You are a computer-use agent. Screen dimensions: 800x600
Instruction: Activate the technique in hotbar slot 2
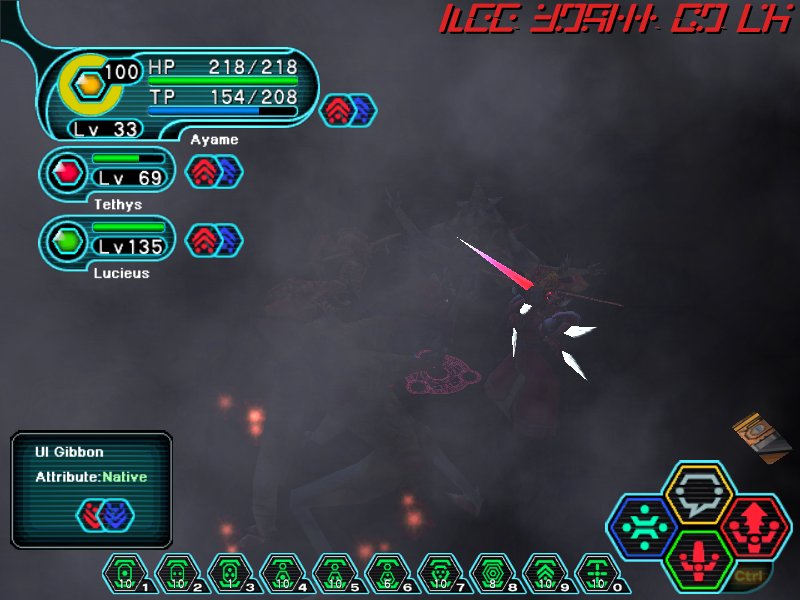tap(176, 574)
